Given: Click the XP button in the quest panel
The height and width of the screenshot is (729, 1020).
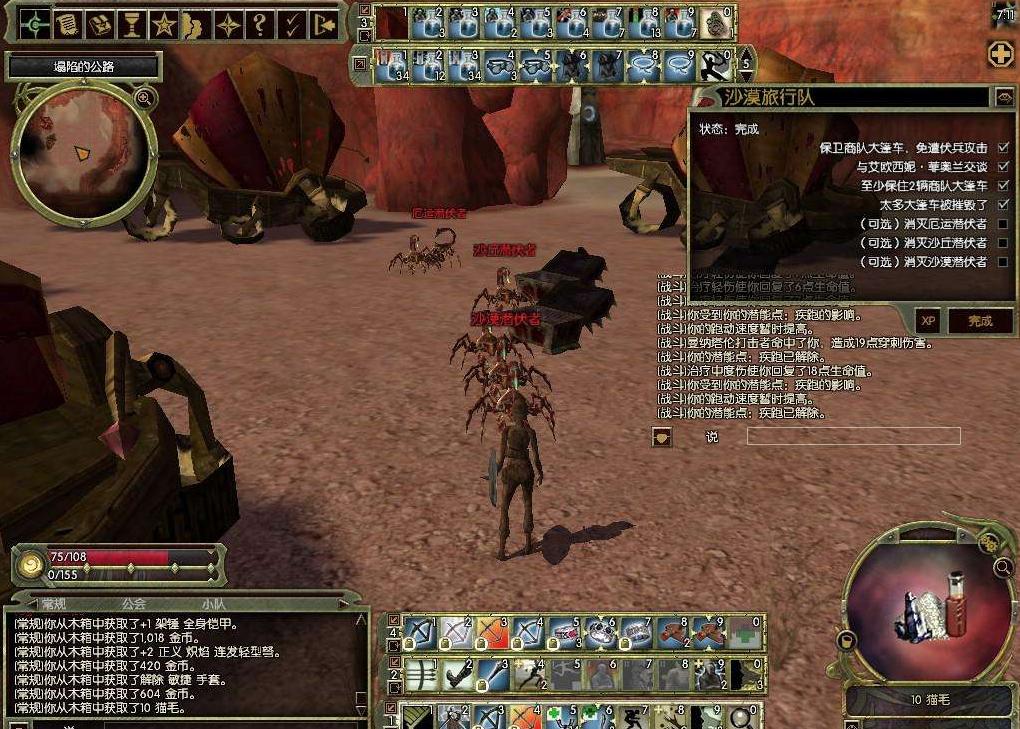Looking at the screenshot, I should (928, 321).
